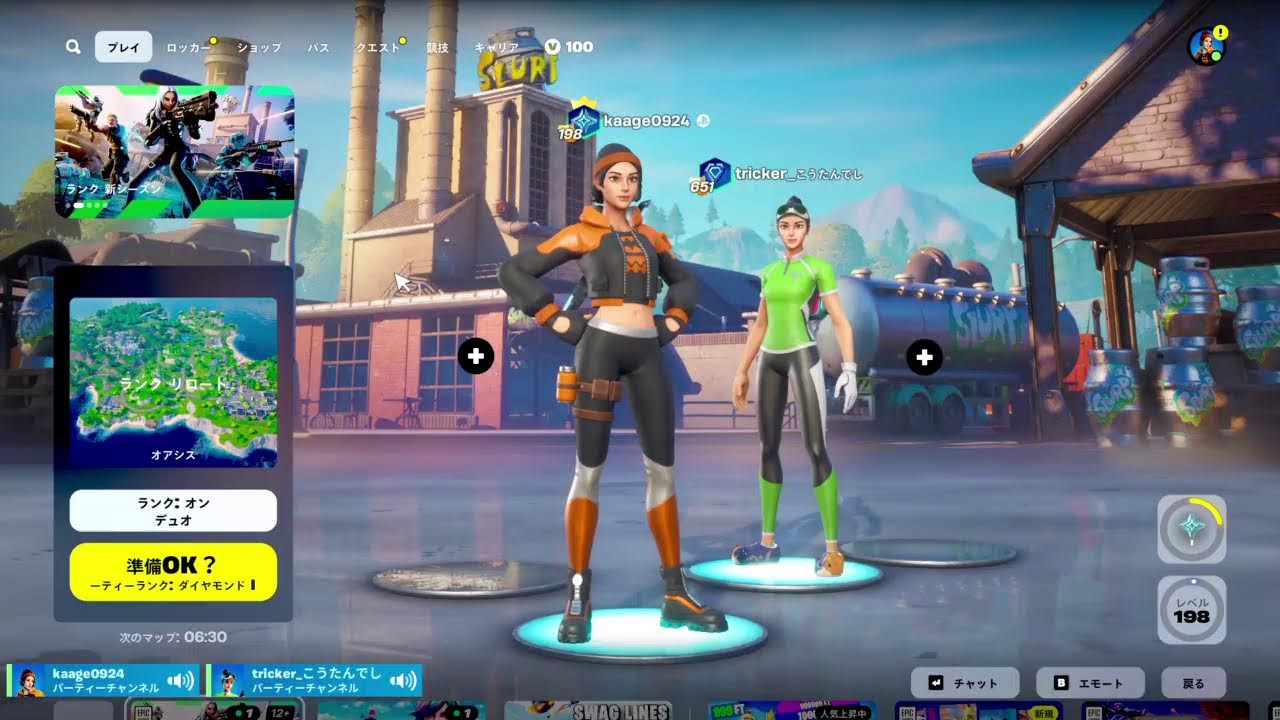Open the キャリア tab
This screenshot has height=720, width=1280.
496,47
